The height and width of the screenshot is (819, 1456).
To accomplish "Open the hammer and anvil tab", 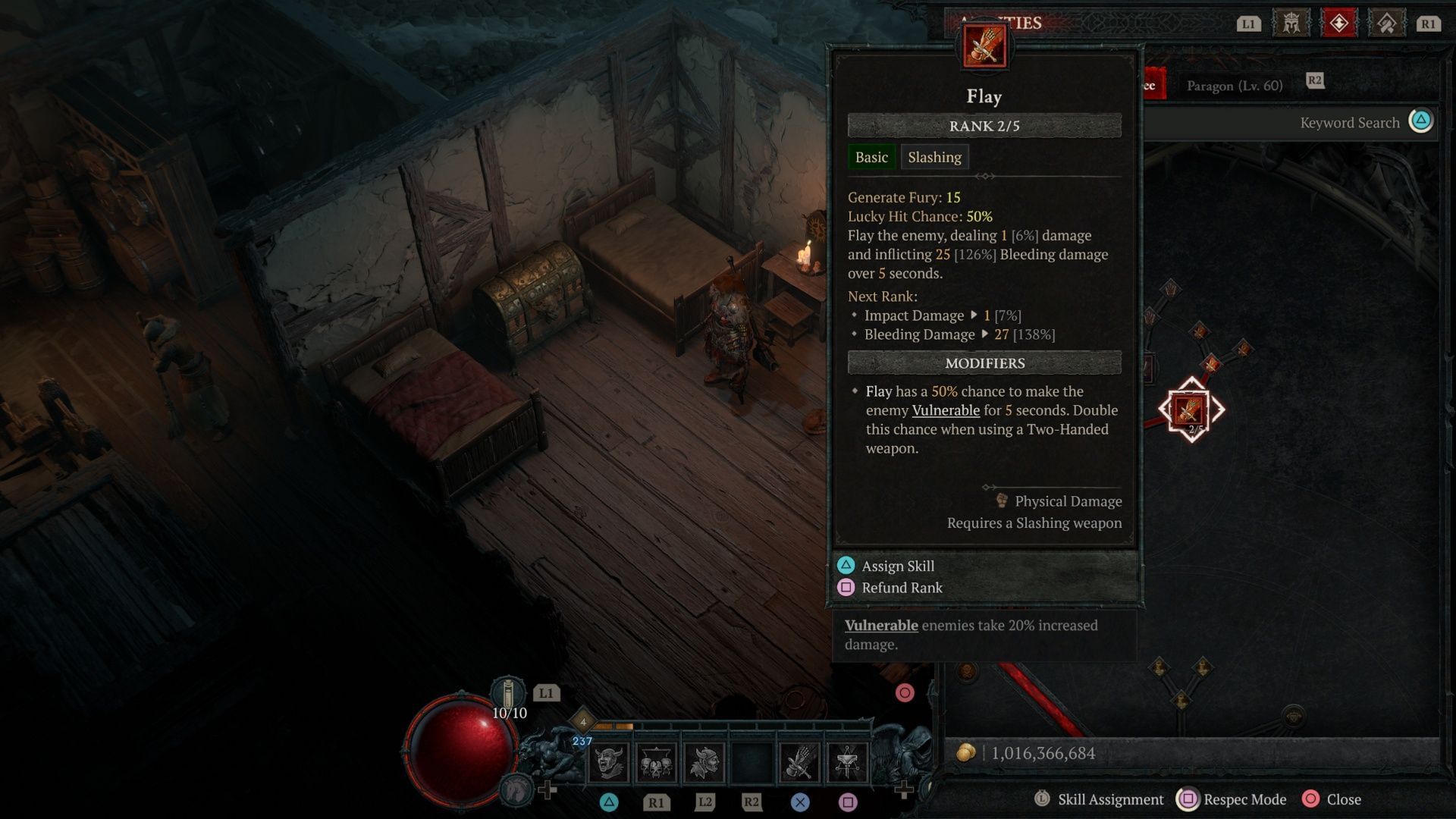I will pos(1386,24).
